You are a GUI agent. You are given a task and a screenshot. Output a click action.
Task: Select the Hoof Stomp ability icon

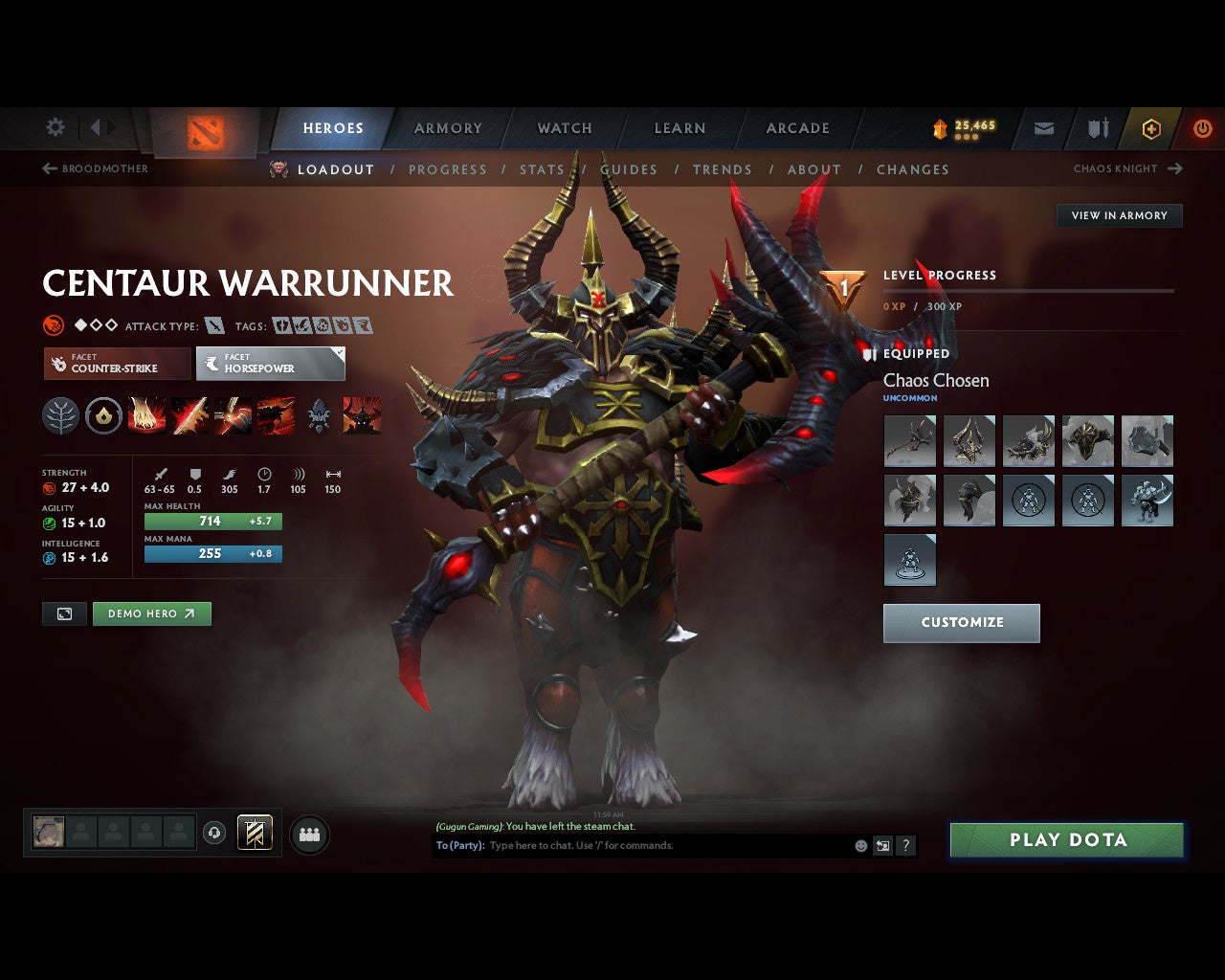tap(147, 414)
